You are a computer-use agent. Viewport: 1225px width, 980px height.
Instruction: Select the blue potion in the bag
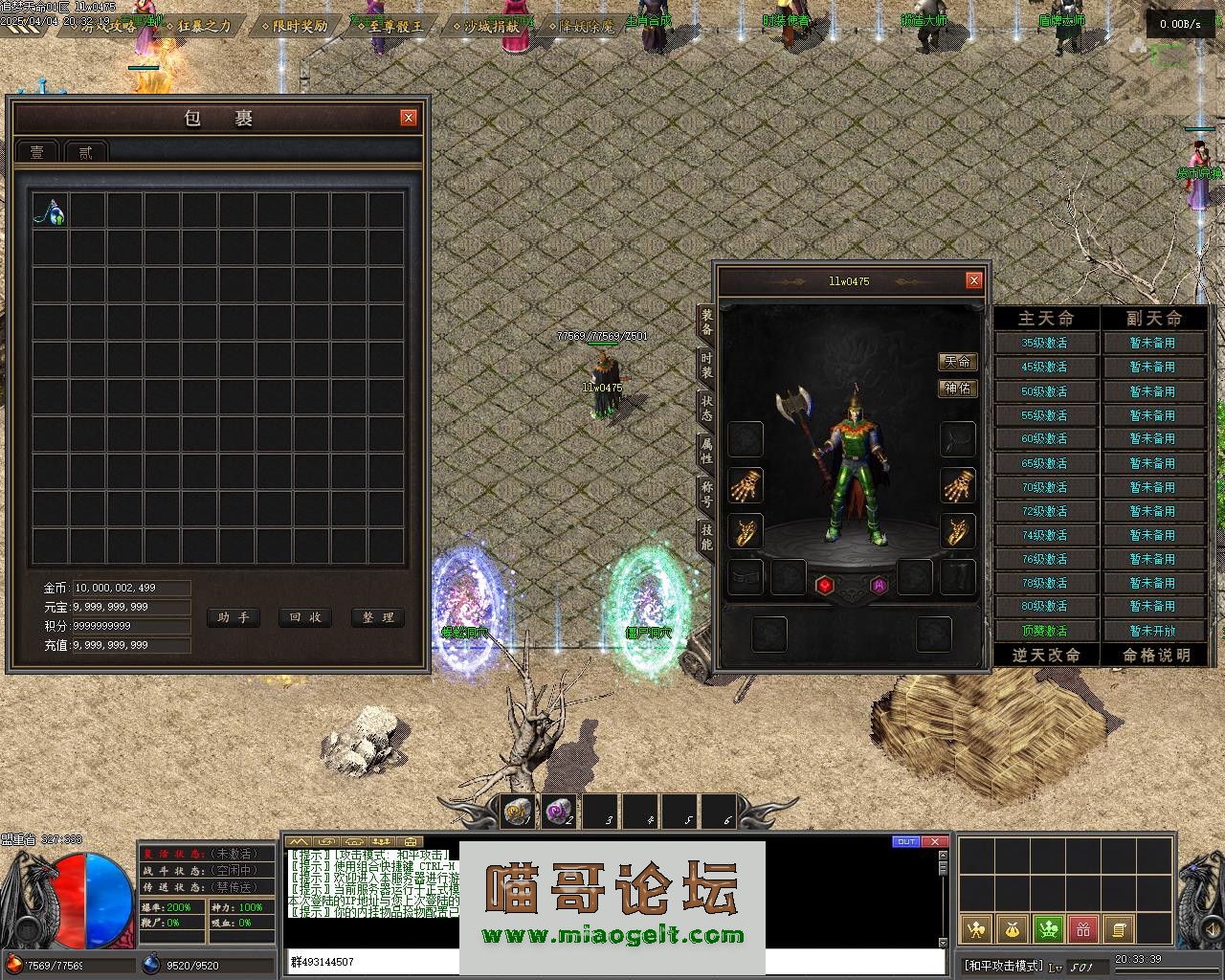click(x=50, y=211)
